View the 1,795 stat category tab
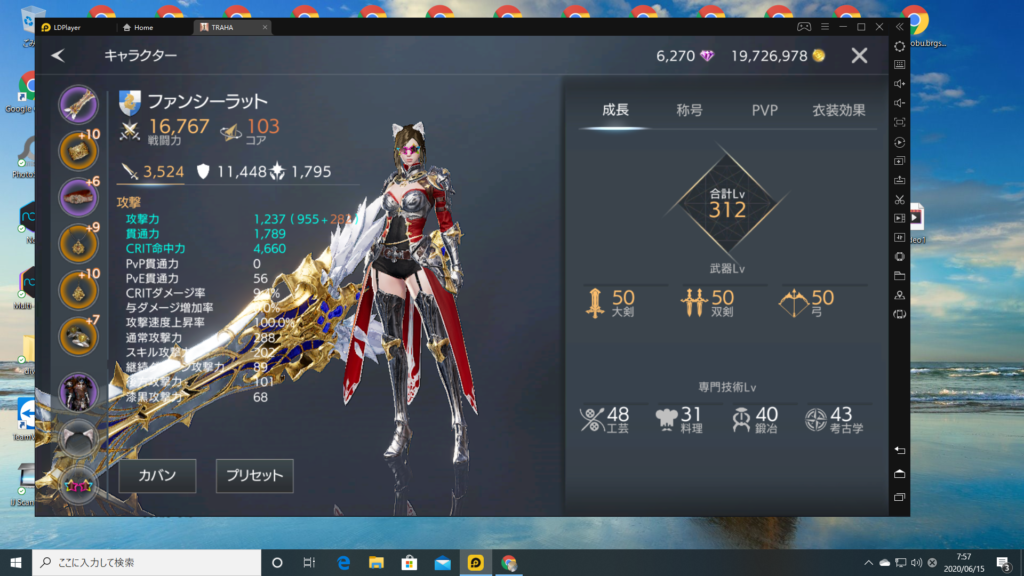This screenshot has height=576, width=1024. coord(301,171)
